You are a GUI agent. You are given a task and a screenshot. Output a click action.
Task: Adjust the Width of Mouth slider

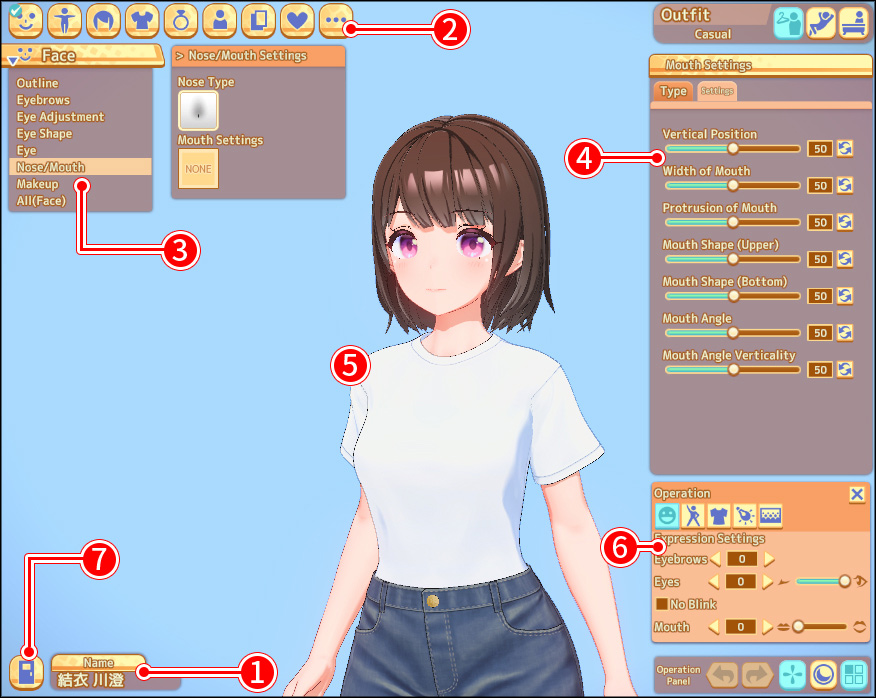[x=733, y=185]
